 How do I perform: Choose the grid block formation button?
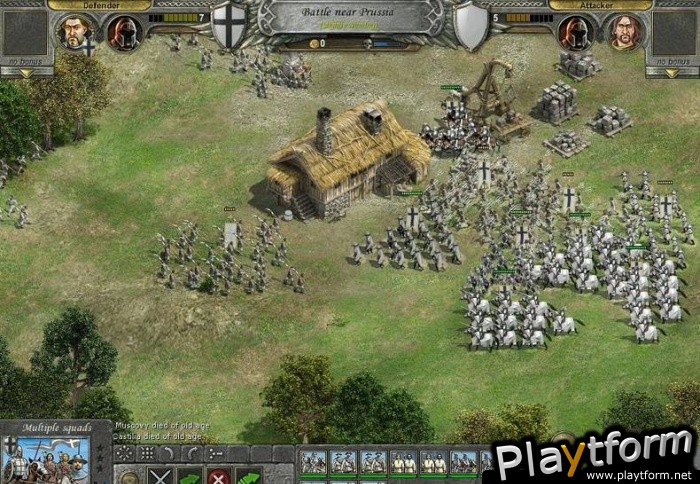click(146, 453)
